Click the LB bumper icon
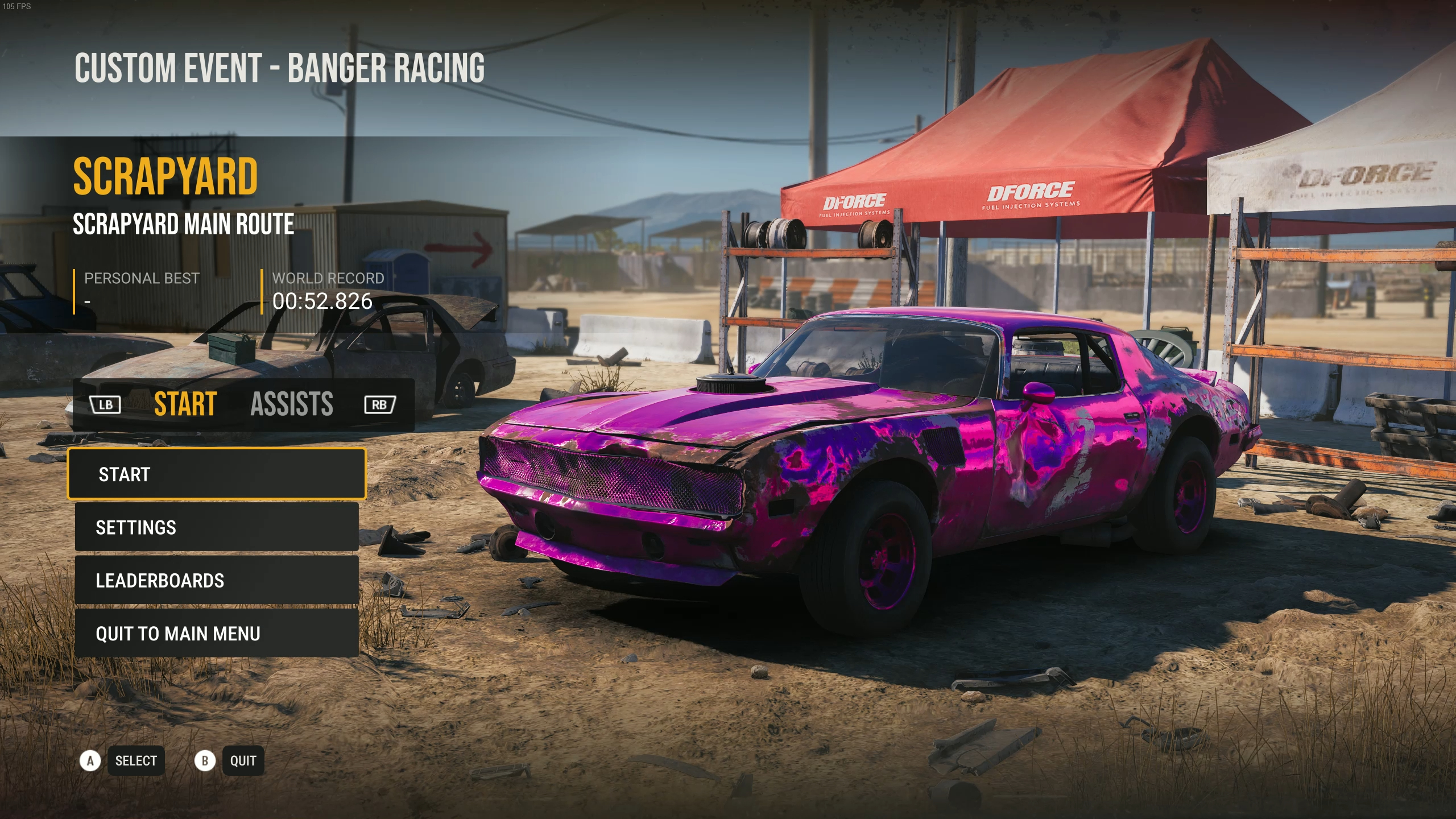Image resolution: width=1456 pixels, height=819 pixels. click(x=106, y=404)
